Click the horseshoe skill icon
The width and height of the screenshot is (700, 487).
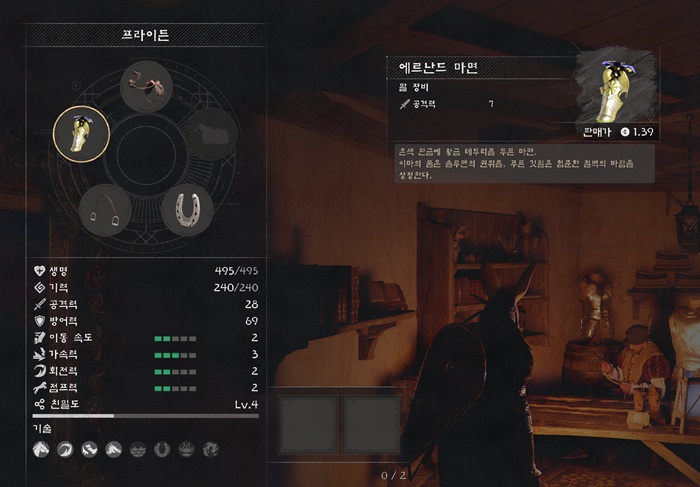(x=162, y=450)
